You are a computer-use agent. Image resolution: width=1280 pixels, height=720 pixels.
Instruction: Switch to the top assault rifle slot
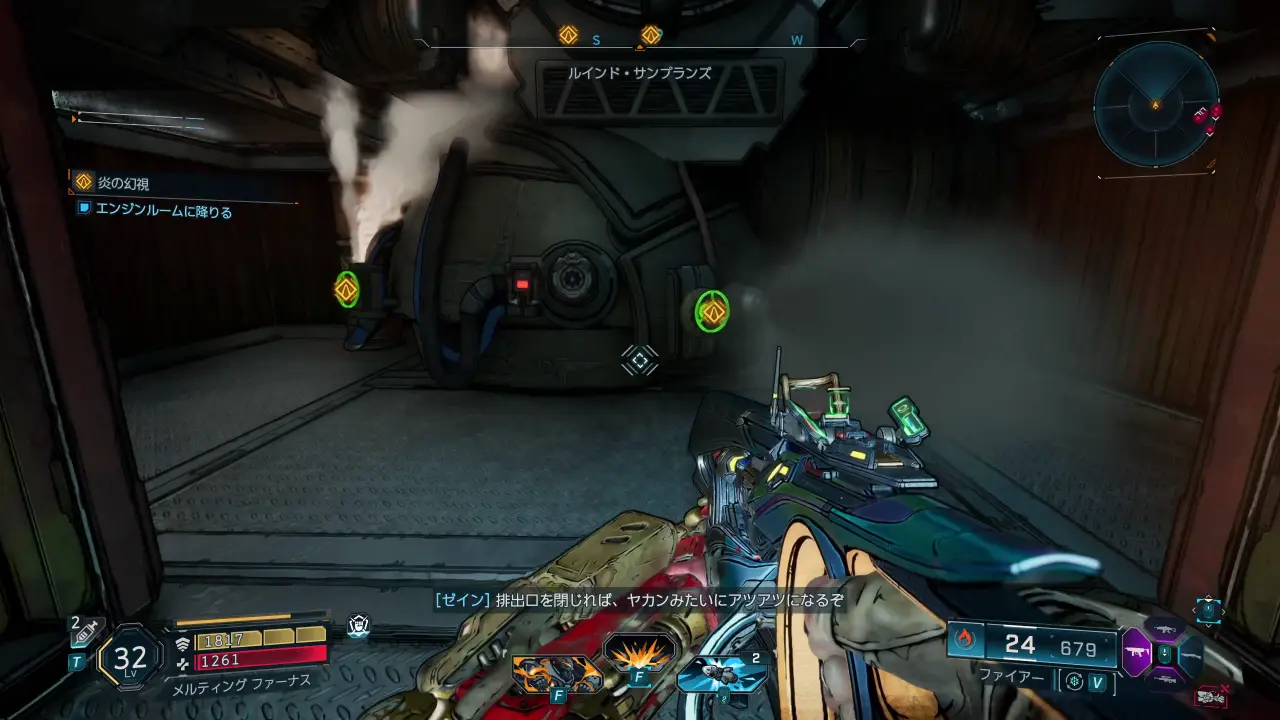(x=1165, y=630)
